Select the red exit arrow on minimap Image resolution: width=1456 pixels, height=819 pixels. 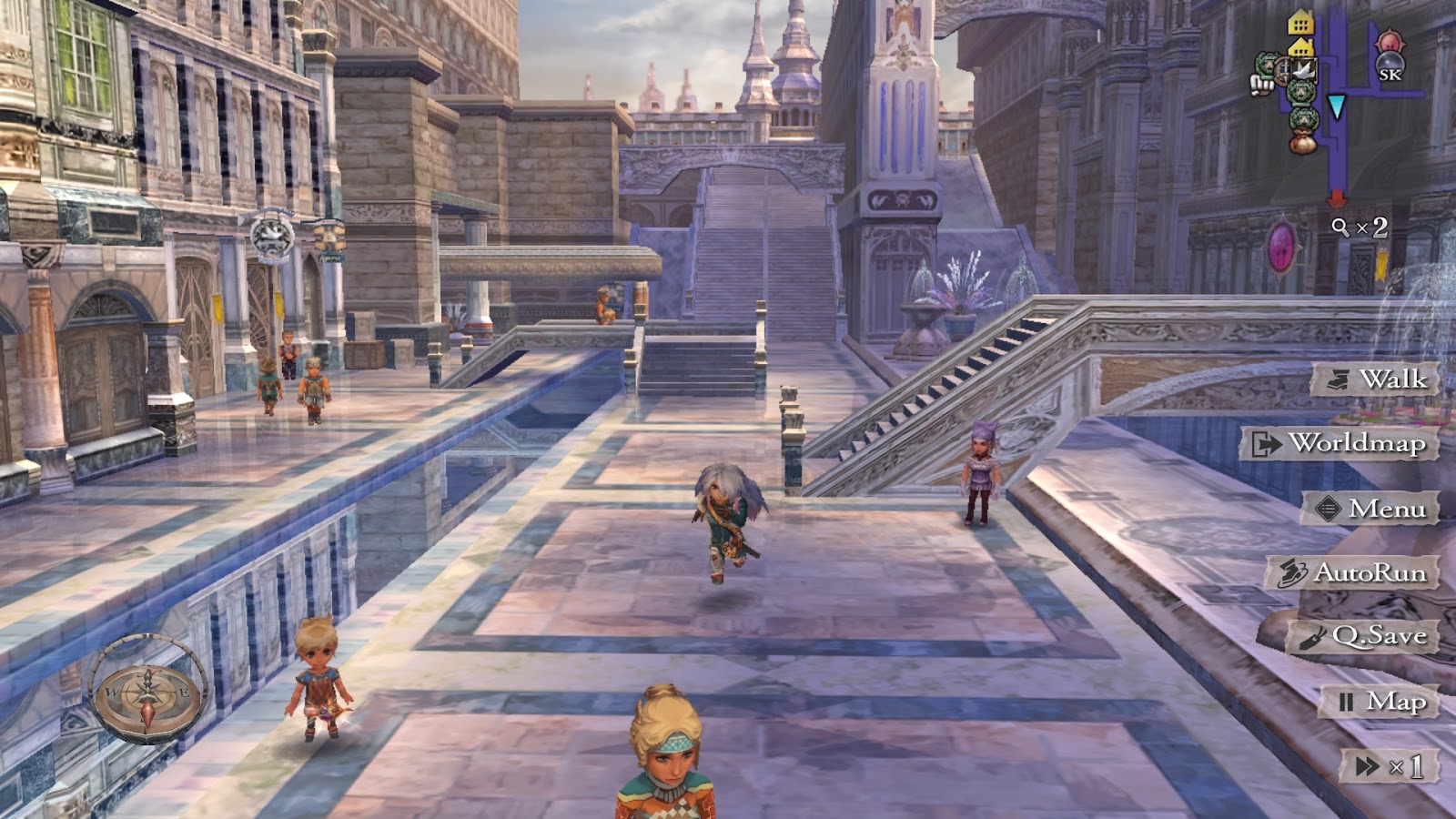1337,197
